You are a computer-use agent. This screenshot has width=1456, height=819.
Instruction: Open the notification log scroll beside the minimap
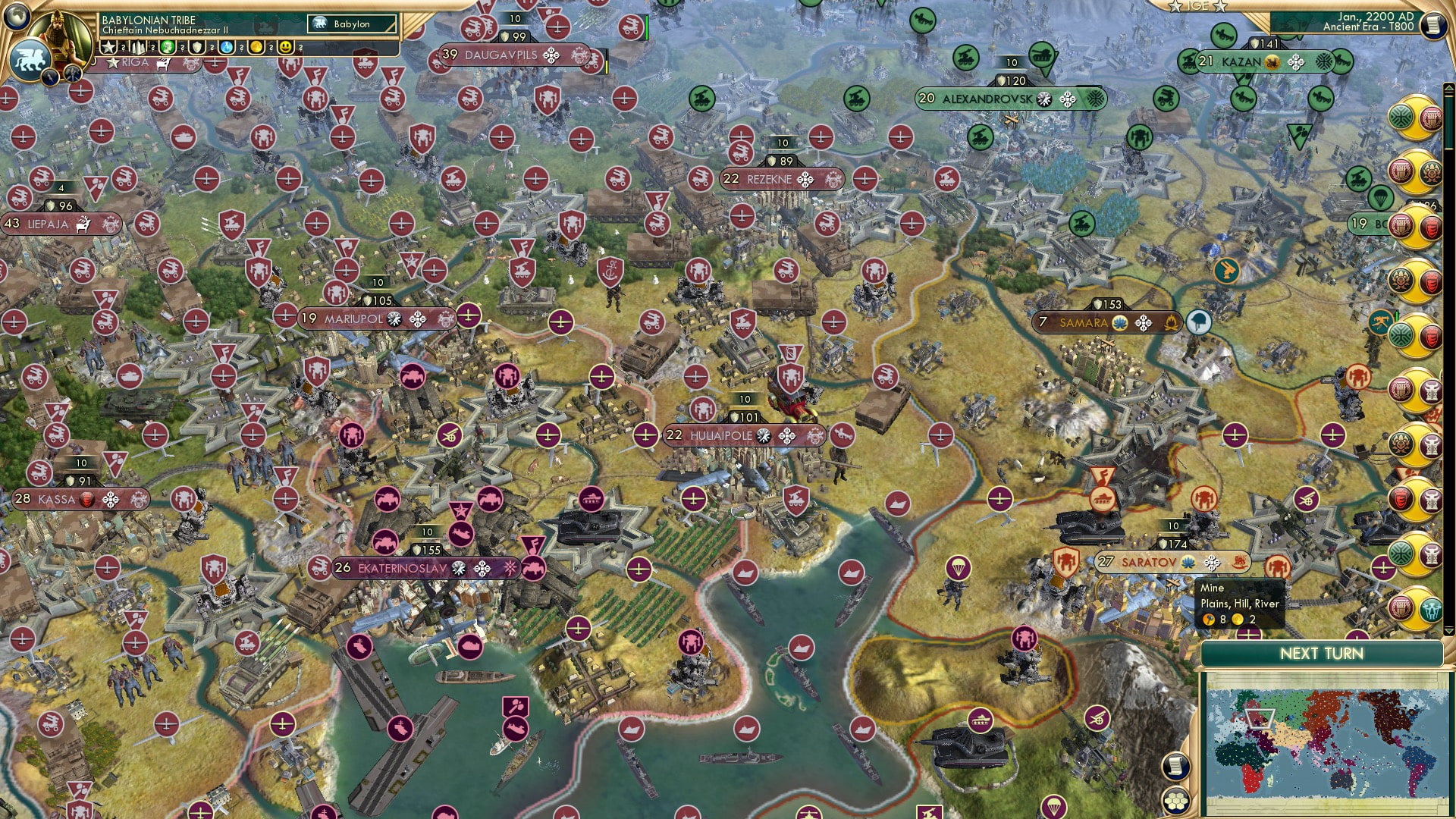click(1176, 767)
